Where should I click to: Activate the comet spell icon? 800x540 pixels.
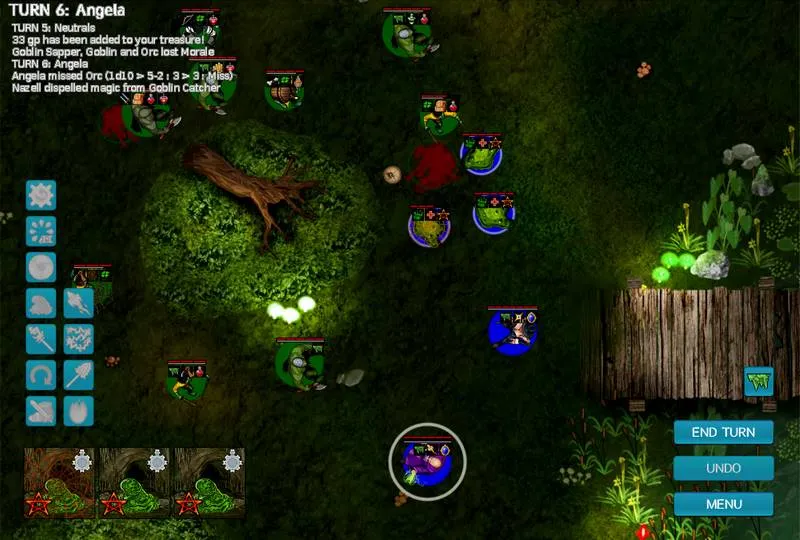click(x=78, y=302)
